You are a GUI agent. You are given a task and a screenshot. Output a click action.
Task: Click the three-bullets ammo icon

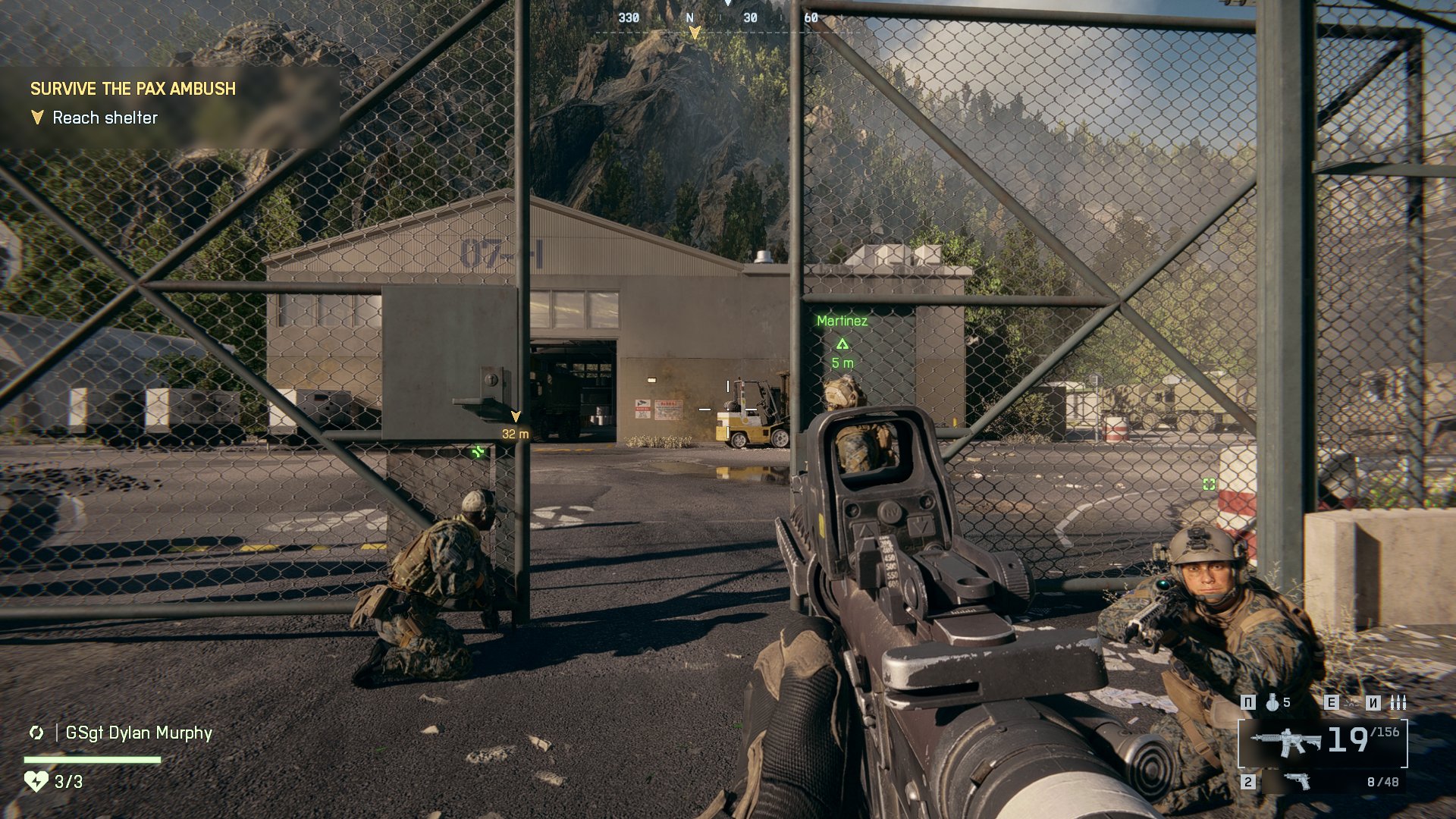click(x=1398, y=703)
